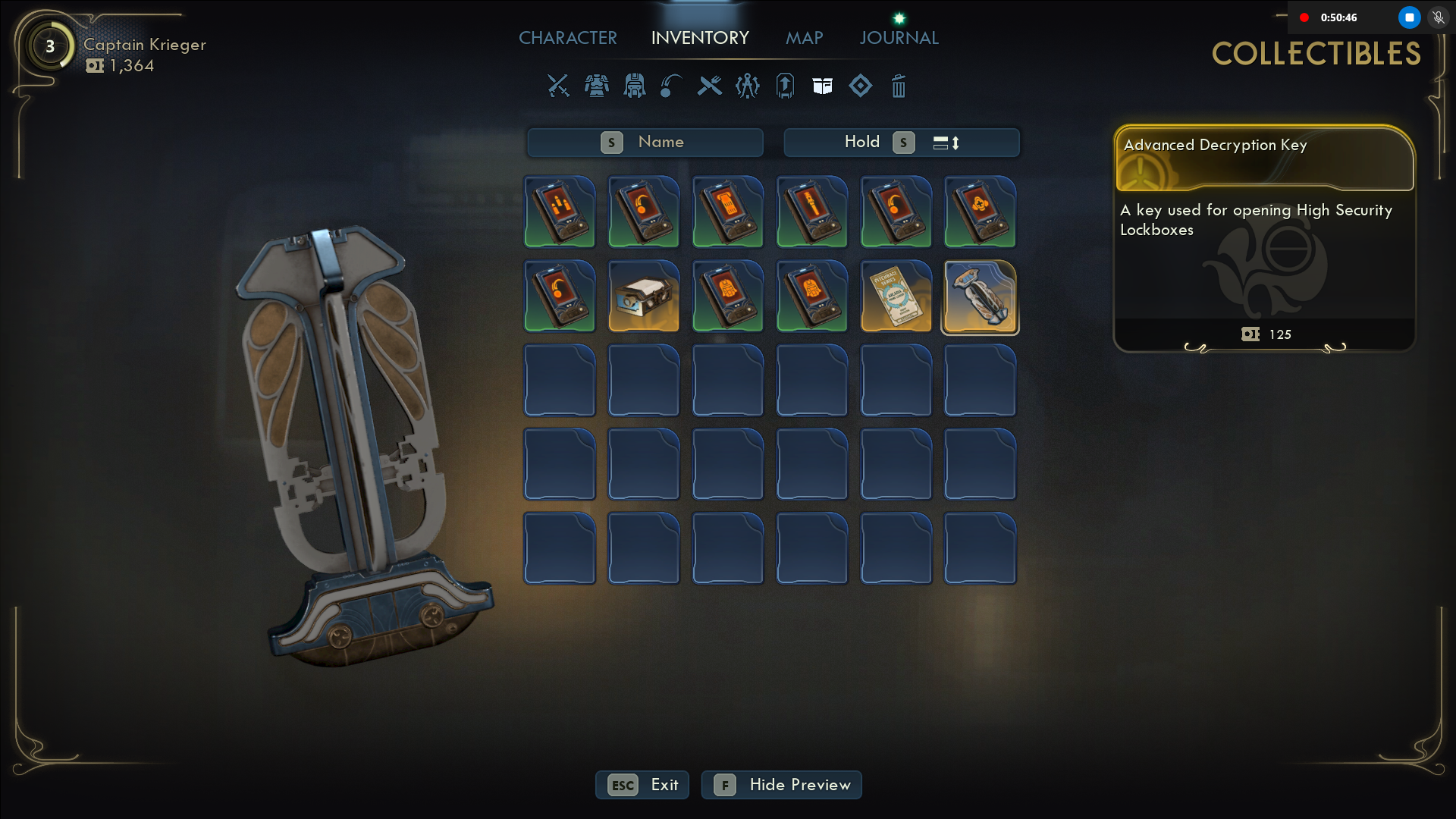Hide the item preview
This screenshot has width=1456, height=819.
pyautogui.click(x=781, y=785)
